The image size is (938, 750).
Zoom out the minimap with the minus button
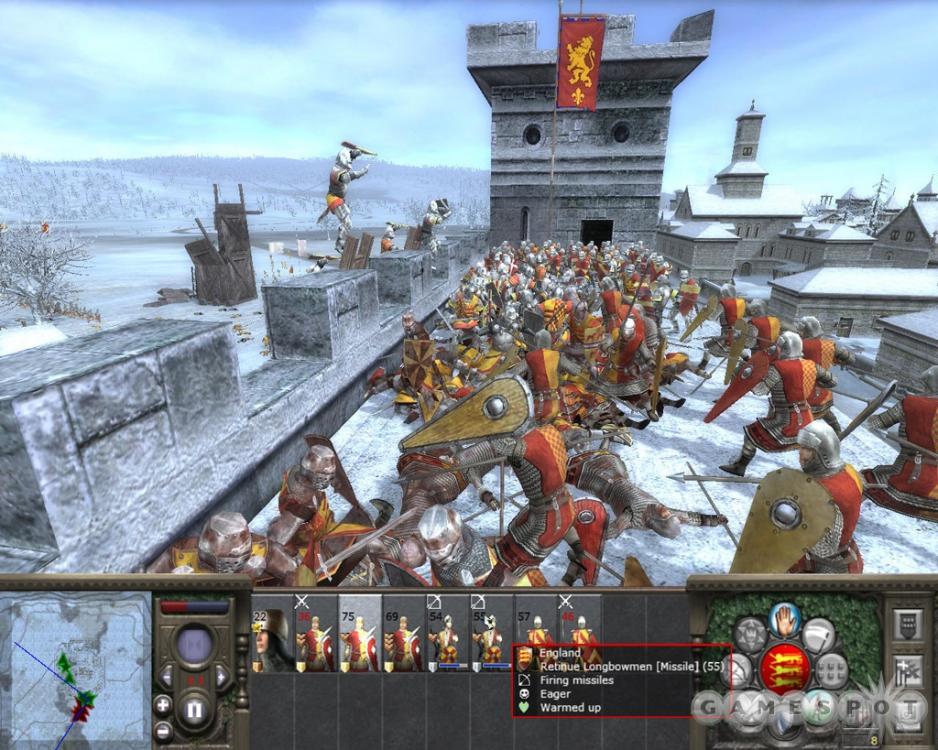pos(164,729)
